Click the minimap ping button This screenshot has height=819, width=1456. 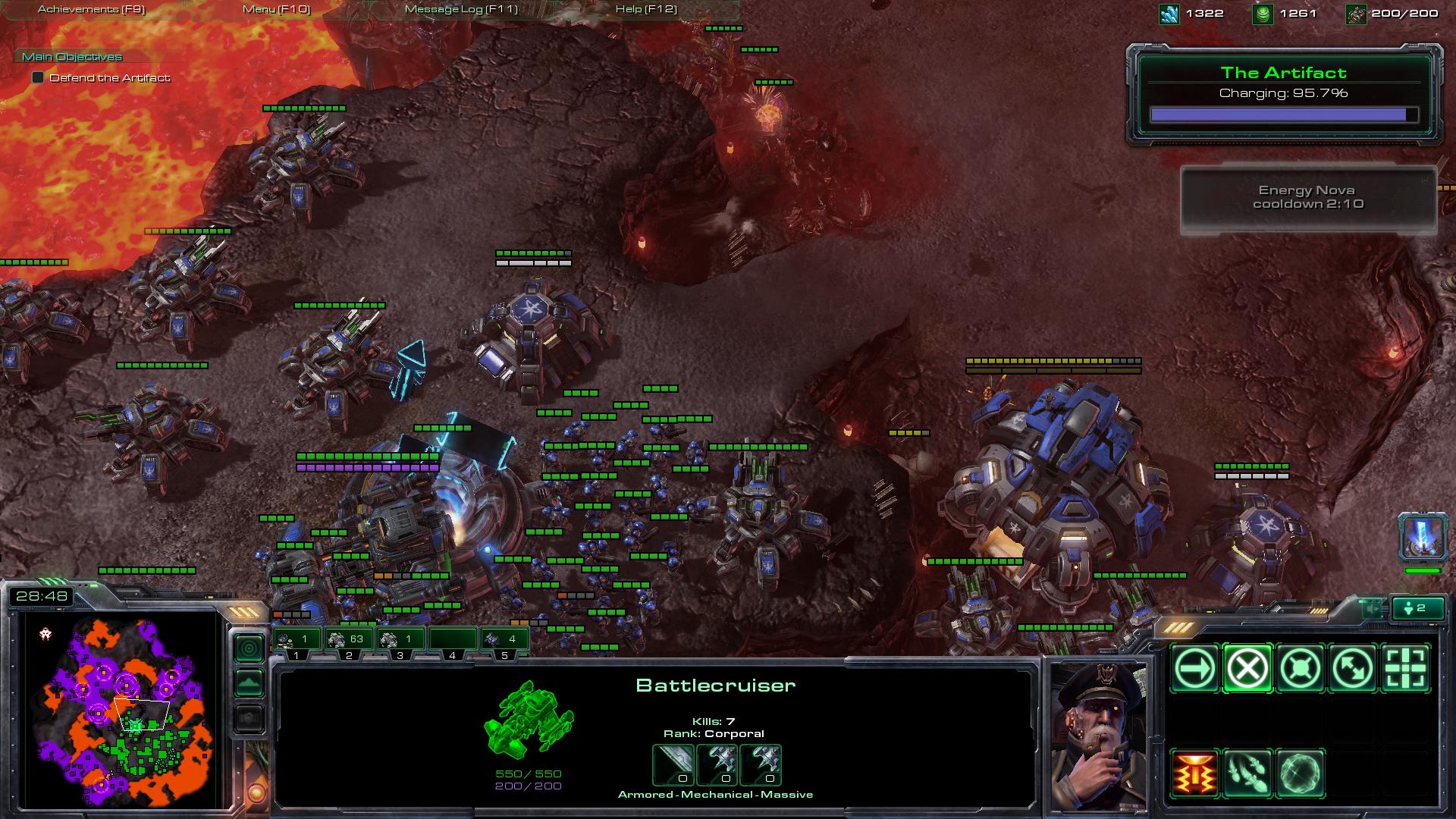point(249,648)
